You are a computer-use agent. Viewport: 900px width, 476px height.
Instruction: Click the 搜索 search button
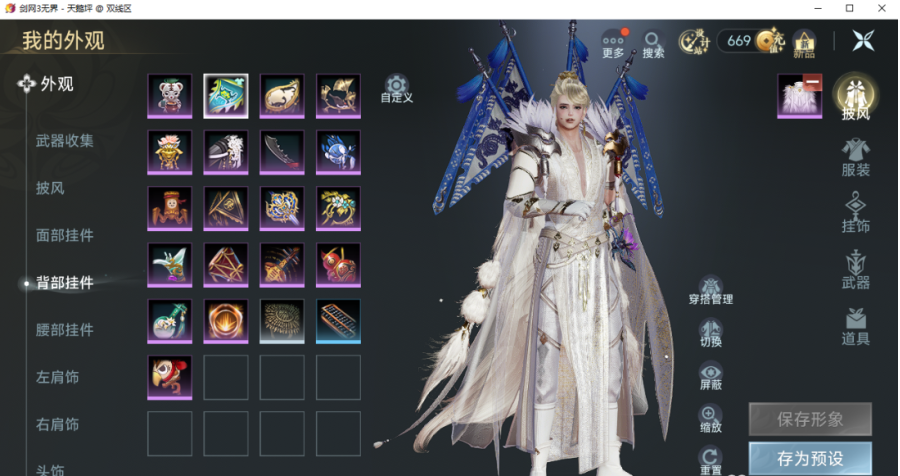pyautogui.click(x=653, y=43)
